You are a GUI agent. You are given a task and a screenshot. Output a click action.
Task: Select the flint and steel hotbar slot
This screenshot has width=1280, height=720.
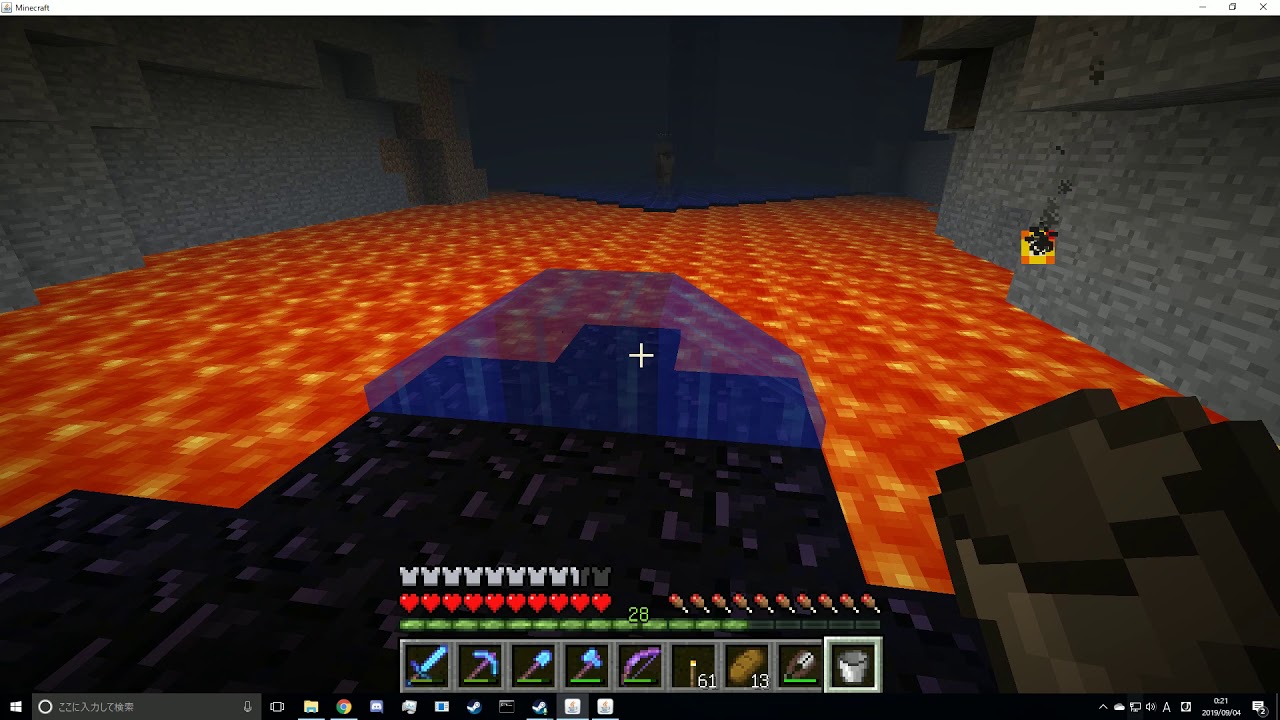pos(801,665)
